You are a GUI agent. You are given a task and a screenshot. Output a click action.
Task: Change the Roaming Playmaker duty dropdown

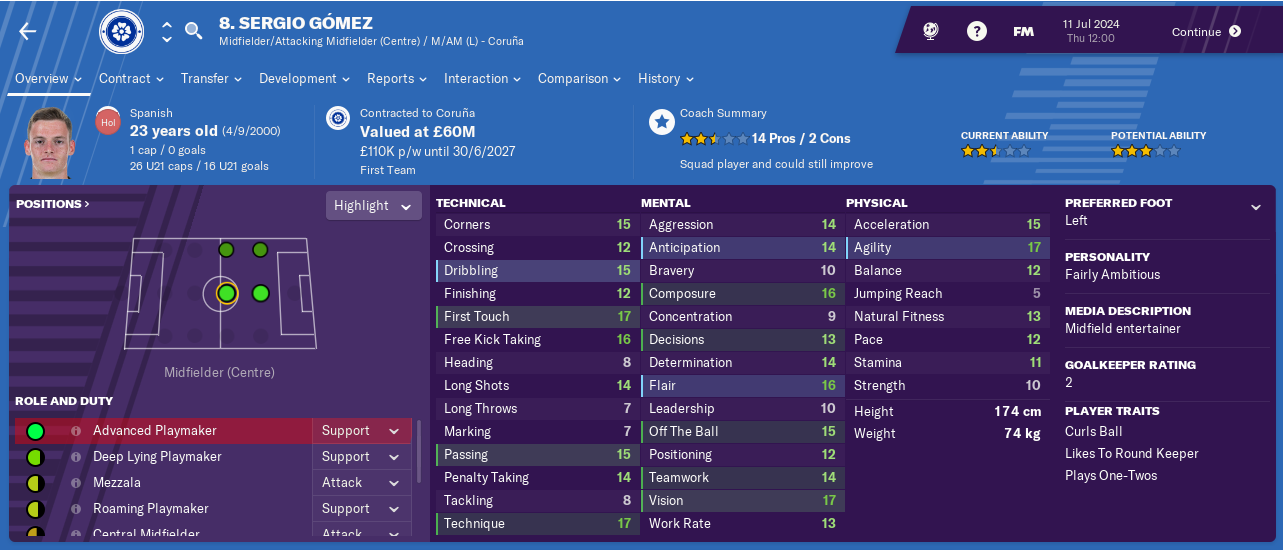[360, 509]
